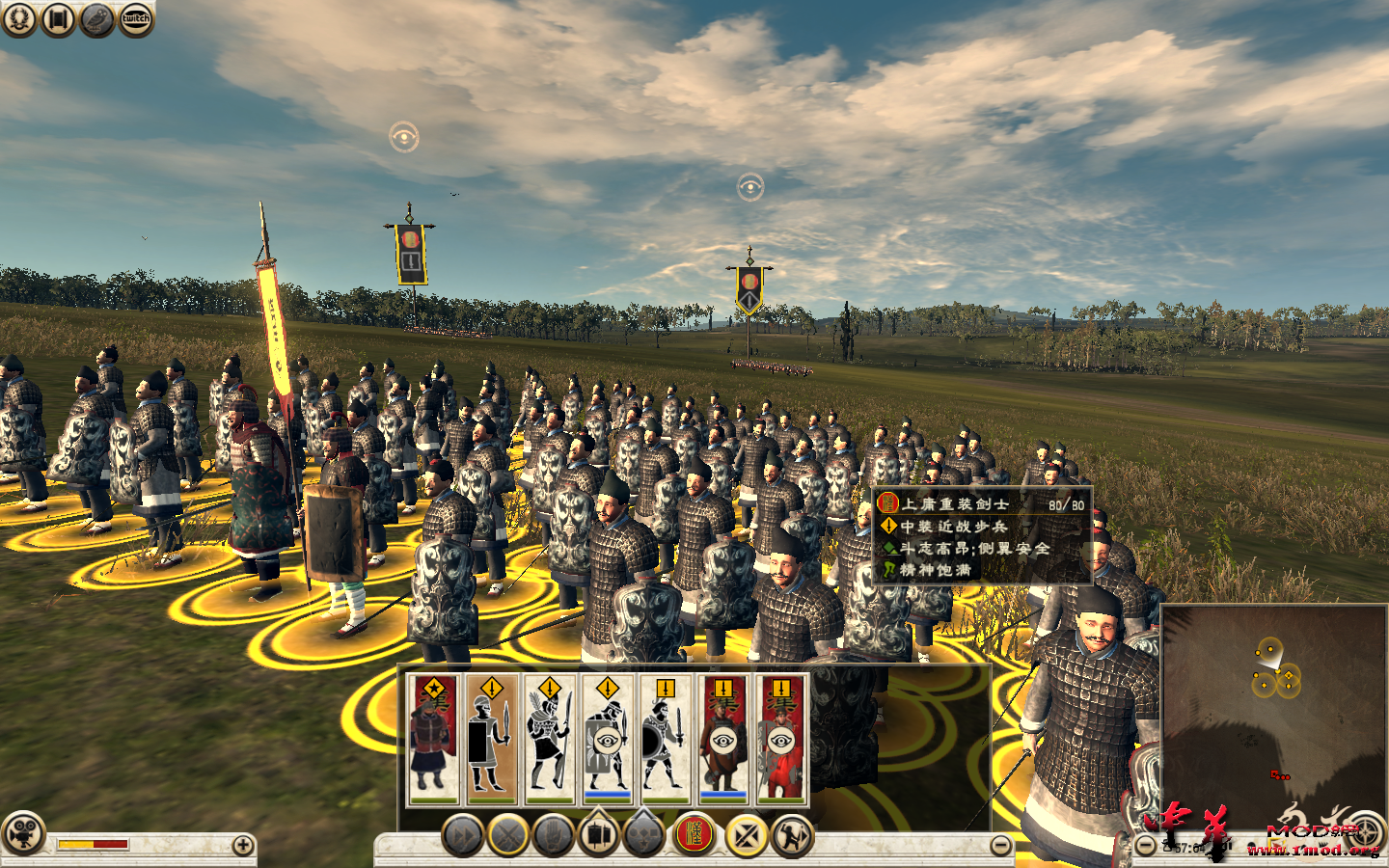The image size is (1389, 868).
Task: Toggle the guard mode button with sword
Action: coord(746,835)
